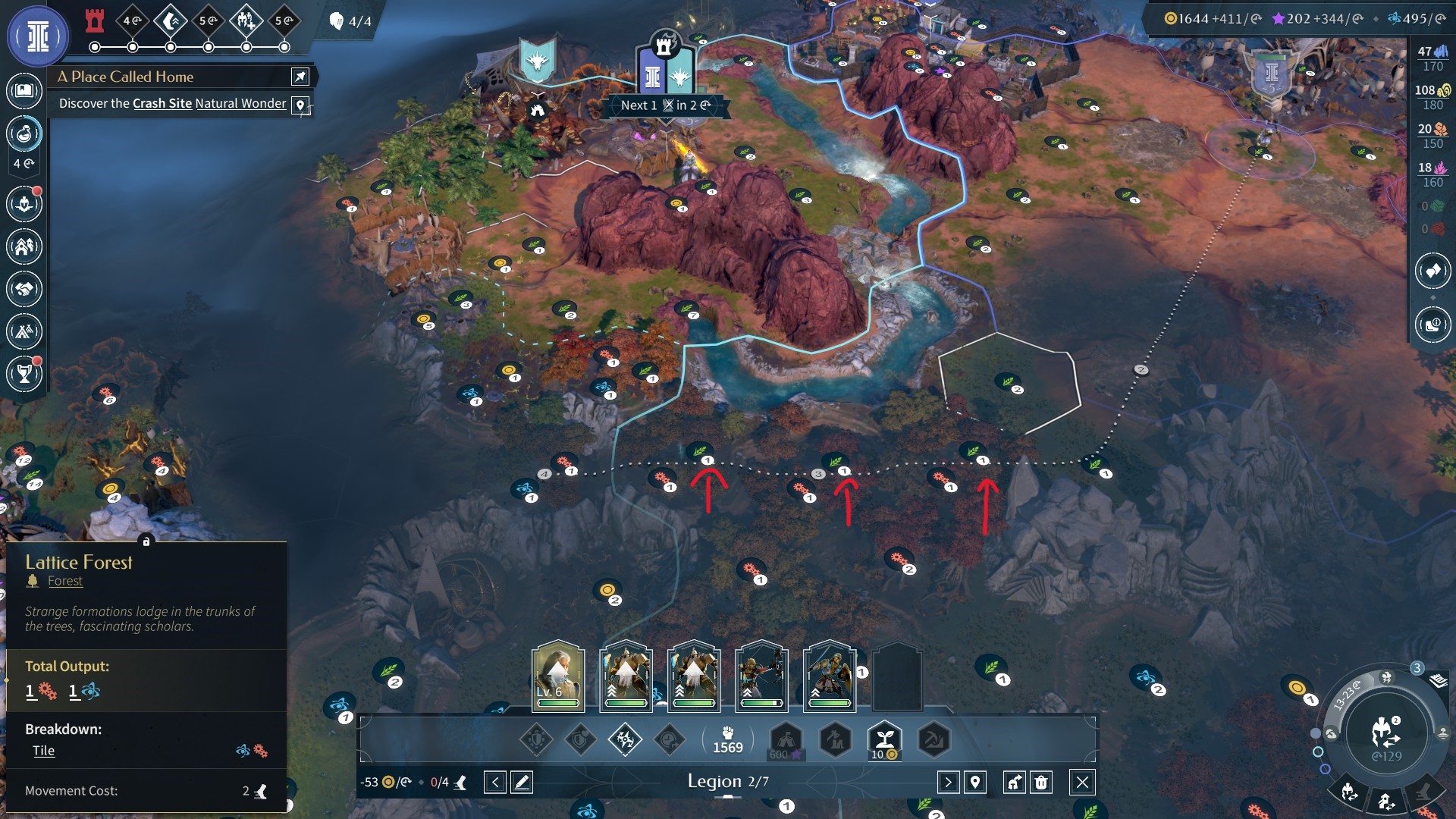Go to the previous army
The height and width of the screenshot is (819, 1456).
pyautogui.click(x=494, y=782)
